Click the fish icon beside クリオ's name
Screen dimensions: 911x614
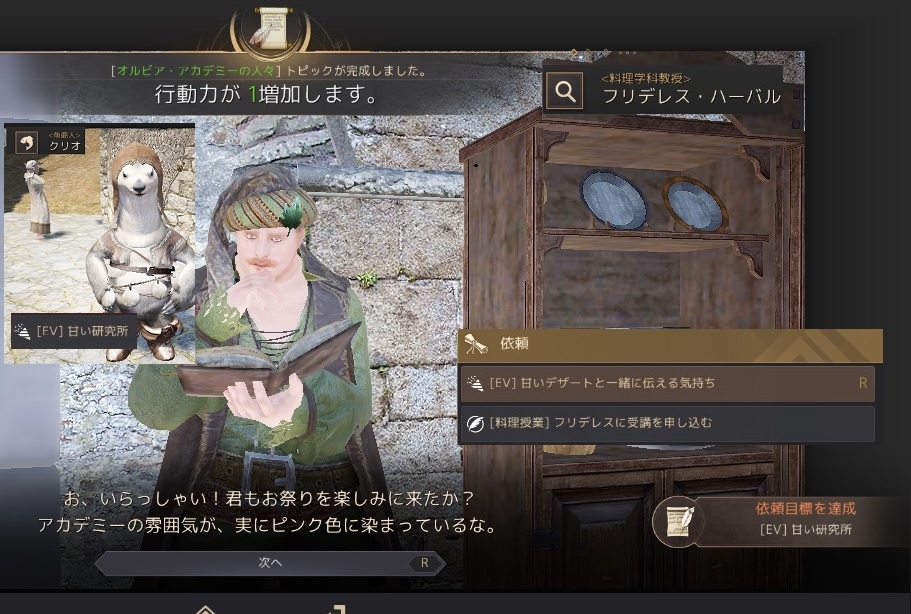25,141
